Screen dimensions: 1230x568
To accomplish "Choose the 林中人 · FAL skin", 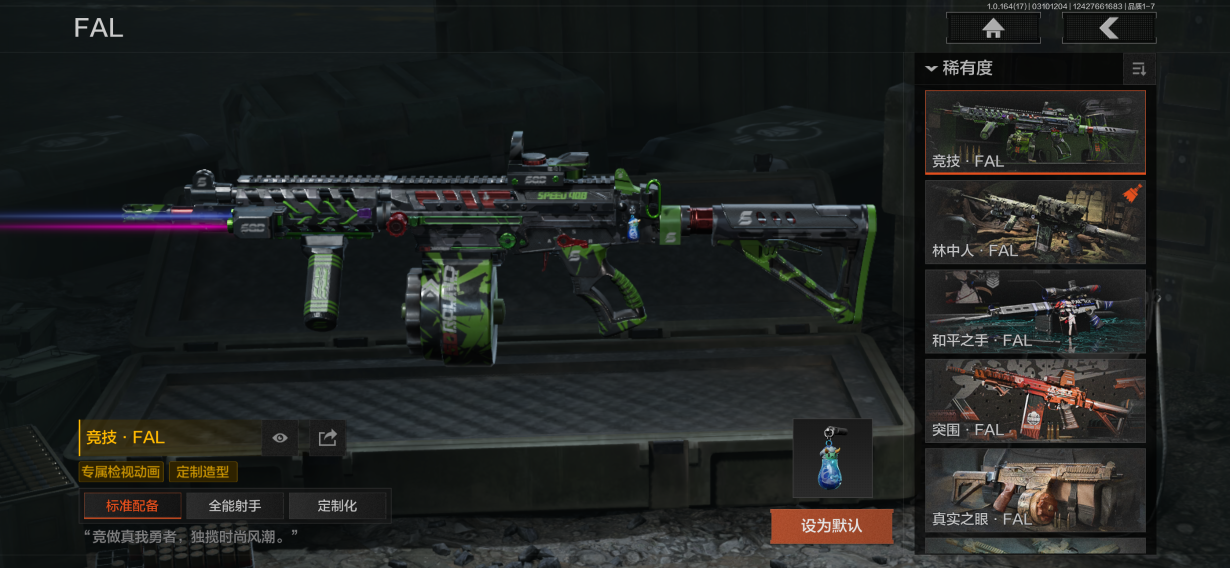I will pos(1035,222).
